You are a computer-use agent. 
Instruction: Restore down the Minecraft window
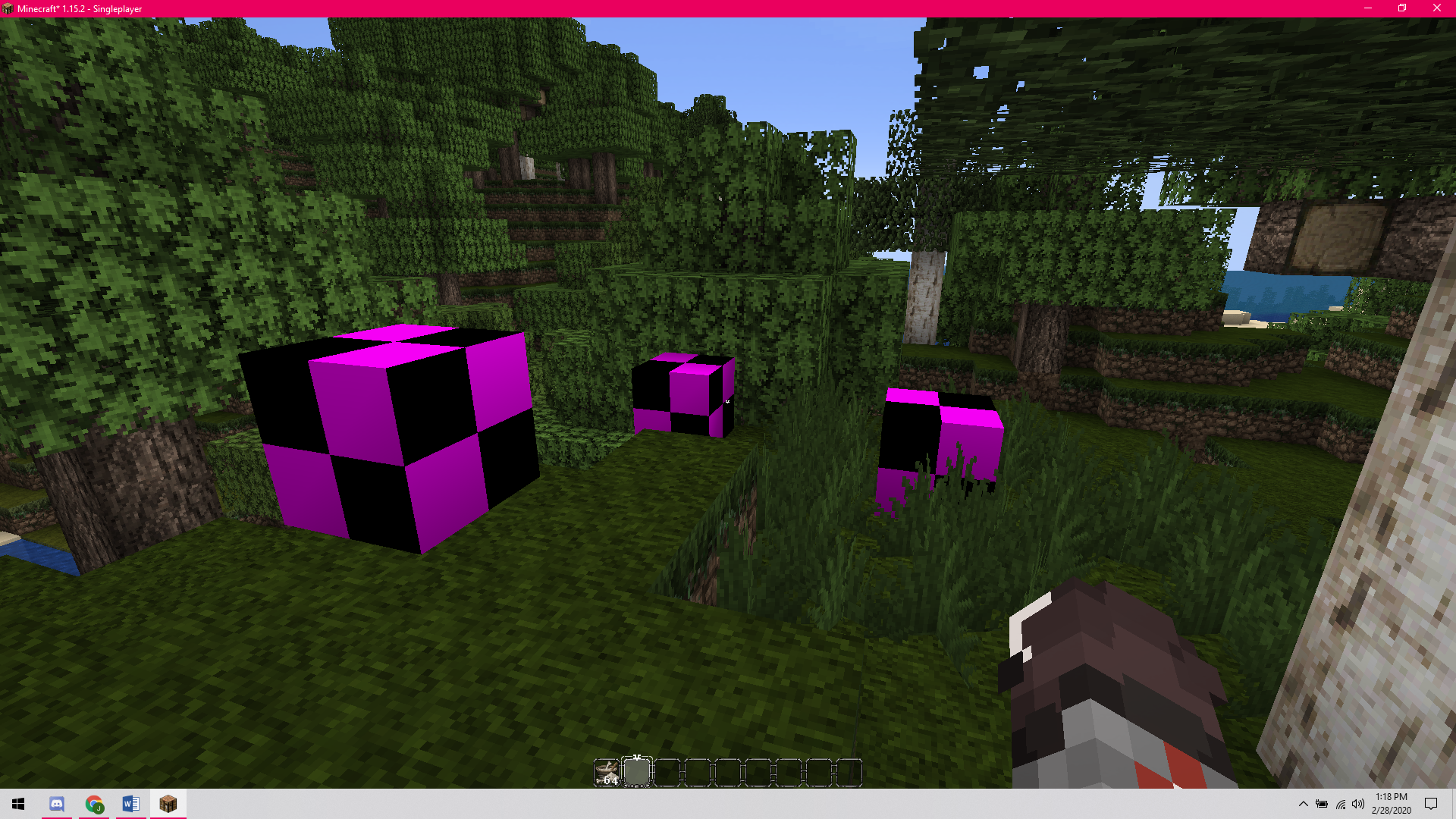tap(1402, 8)
